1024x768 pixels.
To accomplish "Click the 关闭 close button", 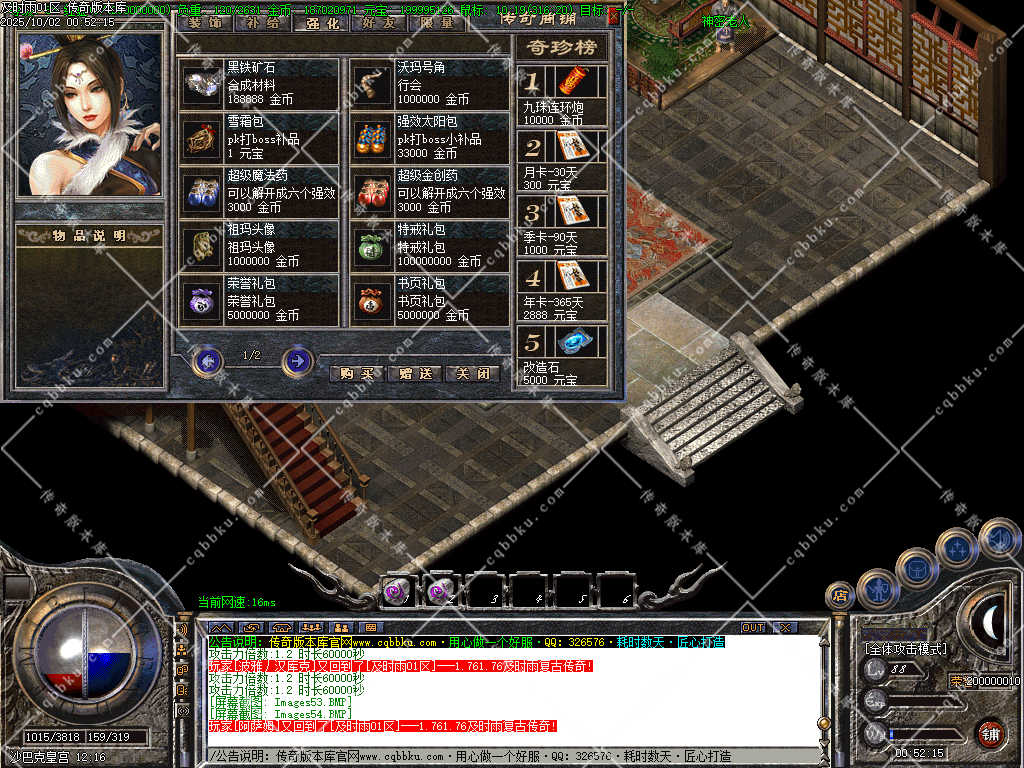I will coord(471,374).
